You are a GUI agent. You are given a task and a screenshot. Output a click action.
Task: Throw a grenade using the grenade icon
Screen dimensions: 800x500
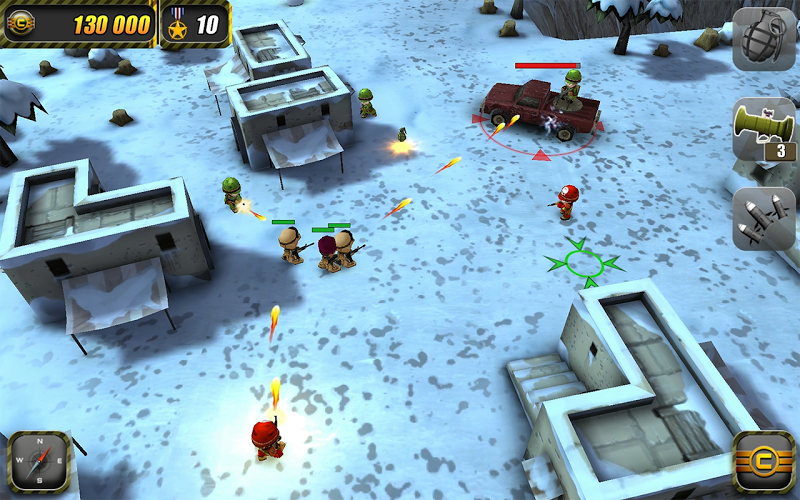coord(764,39)
